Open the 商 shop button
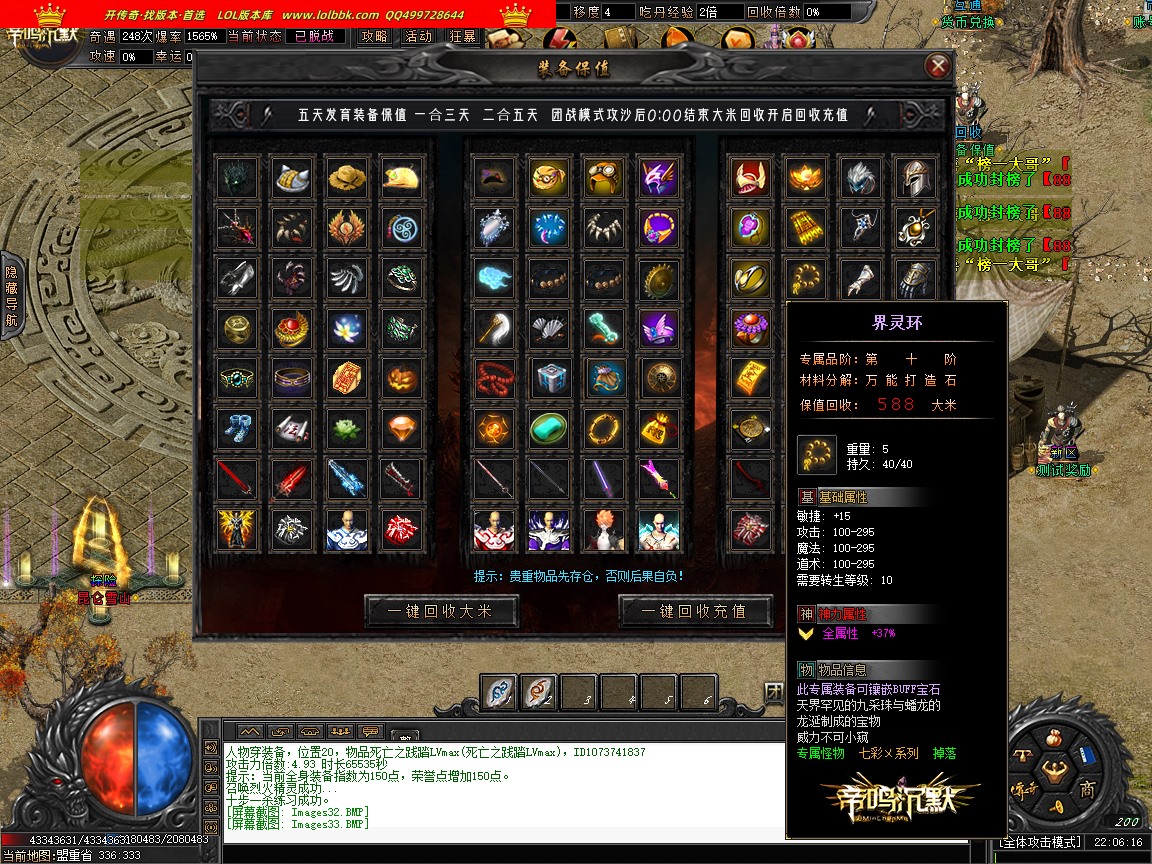Screen dimensions: 1152x864 (1087, 789)
